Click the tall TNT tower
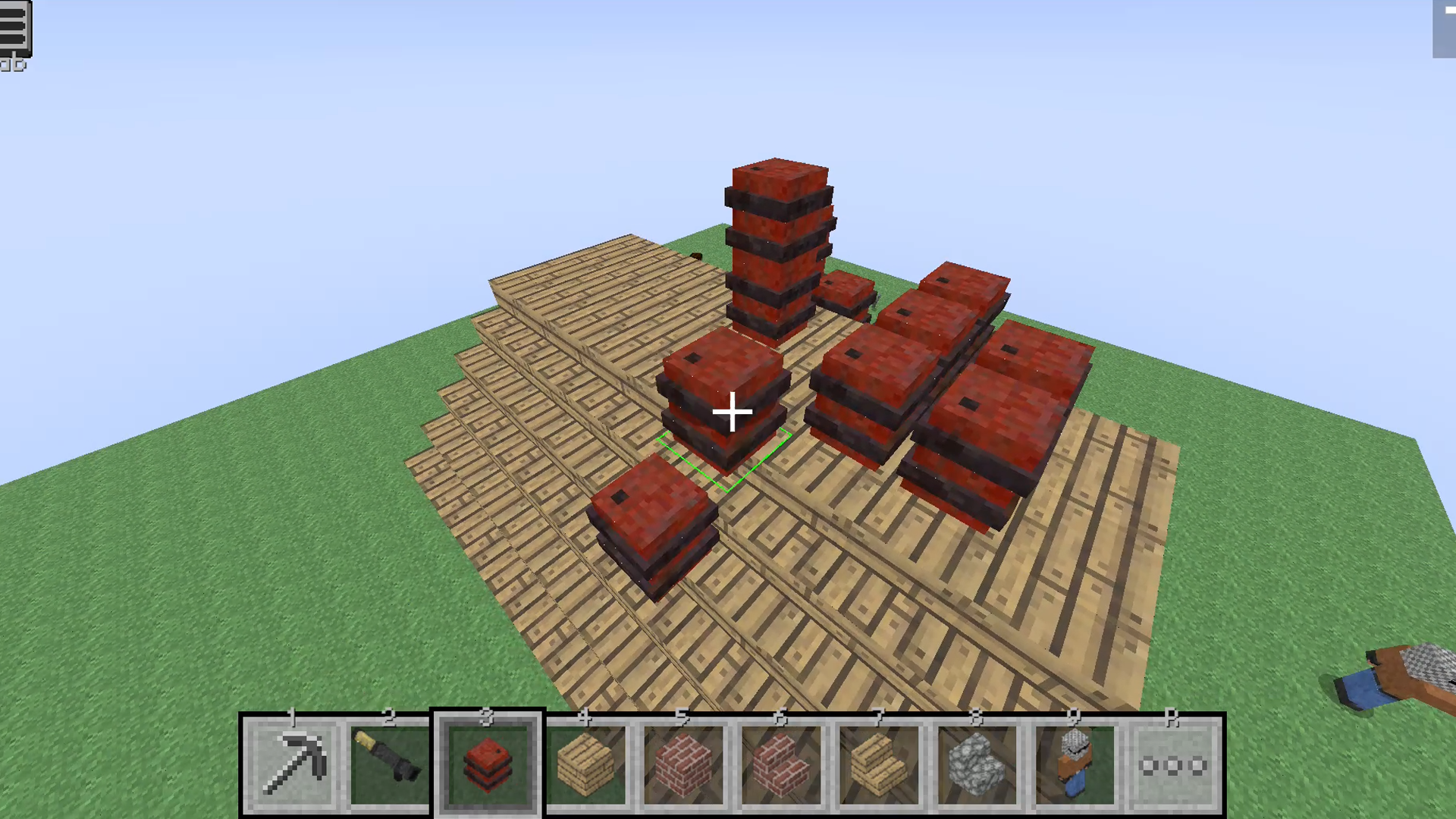The width and height of the screenshot is (1456, 819). (777, 243)
